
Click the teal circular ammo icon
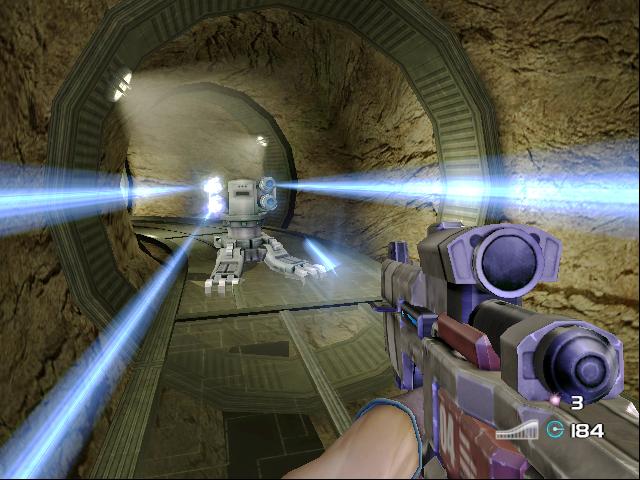556,430
